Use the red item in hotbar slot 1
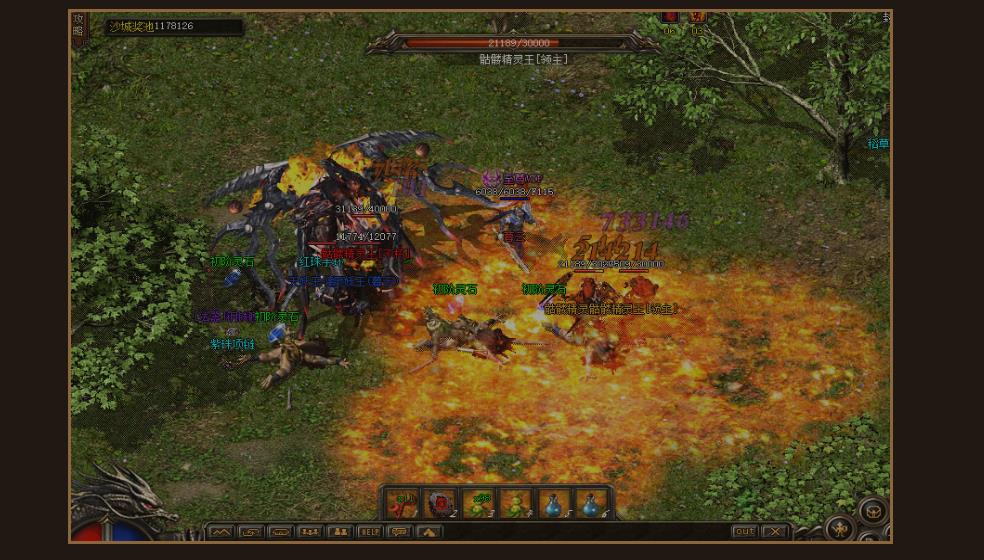This screenshot has width=984, height=560. [x=403, y=503]
